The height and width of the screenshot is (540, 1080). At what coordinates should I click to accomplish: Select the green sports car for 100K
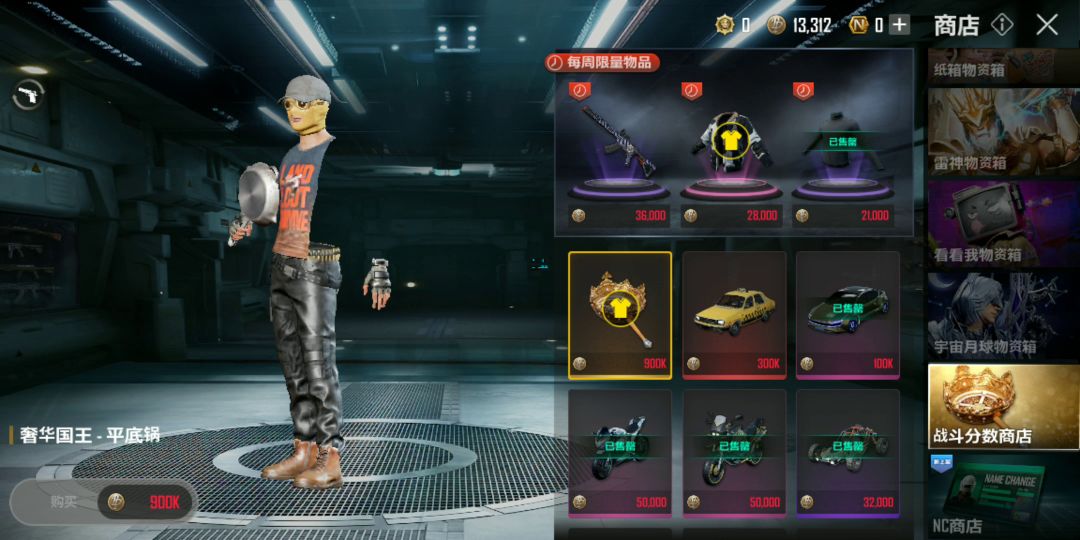point(848,315)
